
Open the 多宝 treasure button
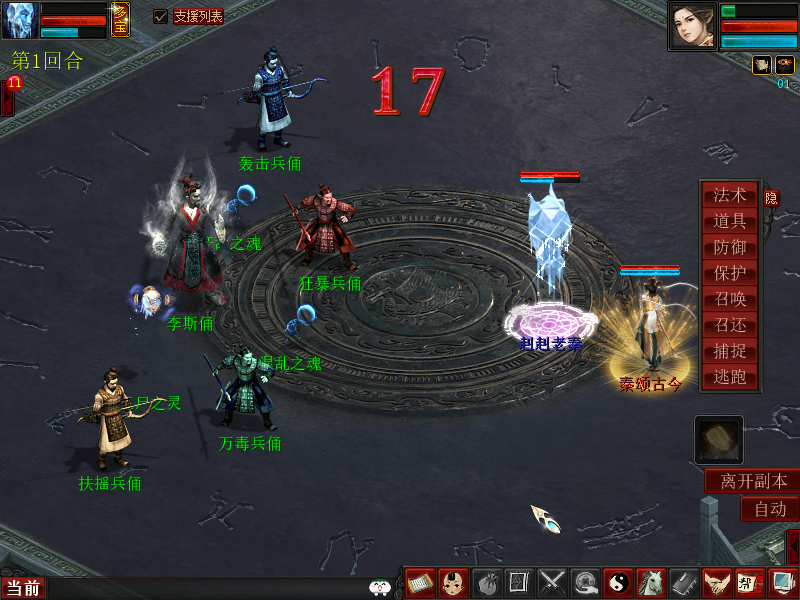(120, 20)
